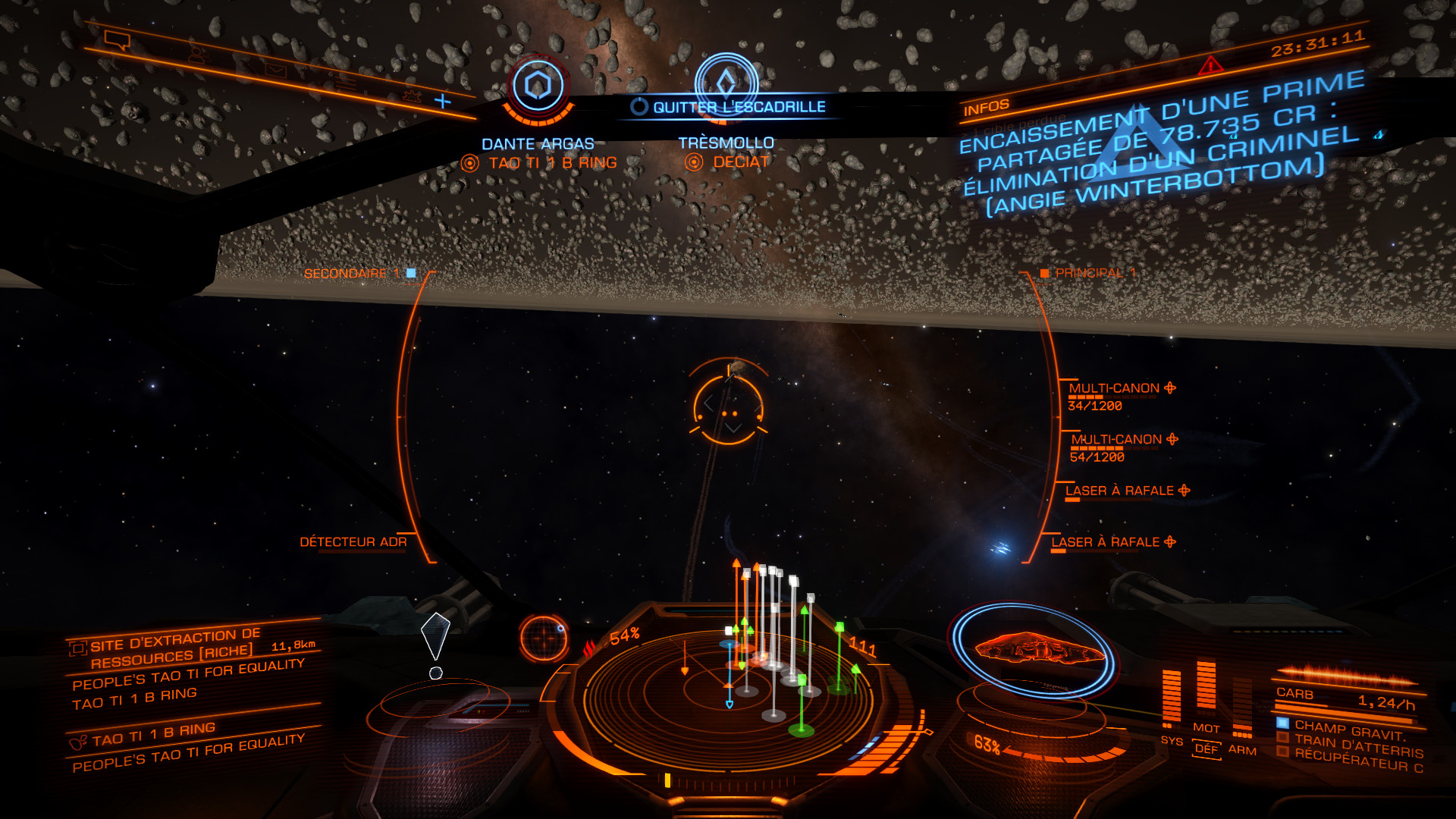Click the Secondaire 1 fire group label

pyautogui.click(x=351, y=273)
